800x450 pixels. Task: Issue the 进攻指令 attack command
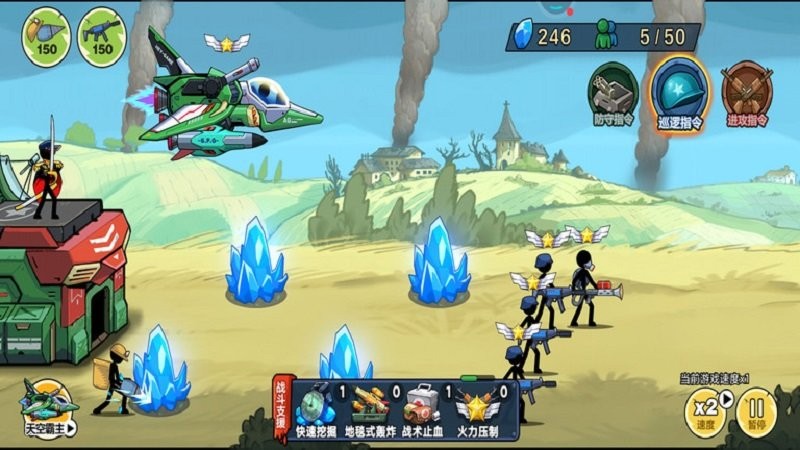click(x=746, y=93)
